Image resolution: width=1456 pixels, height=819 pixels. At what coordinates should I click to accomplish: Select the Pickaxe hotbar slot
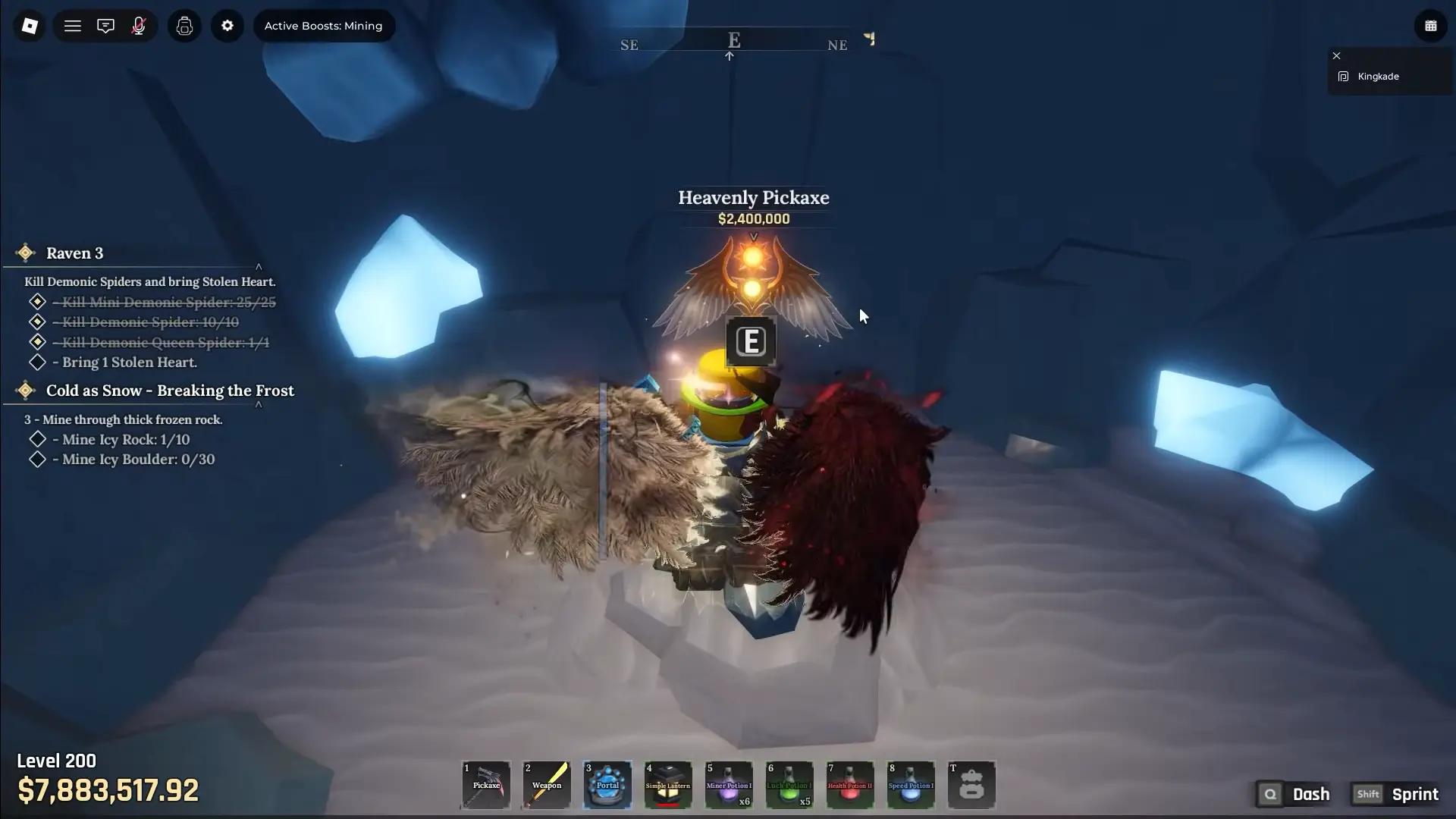pyautogui.click(x=486, y=785)
